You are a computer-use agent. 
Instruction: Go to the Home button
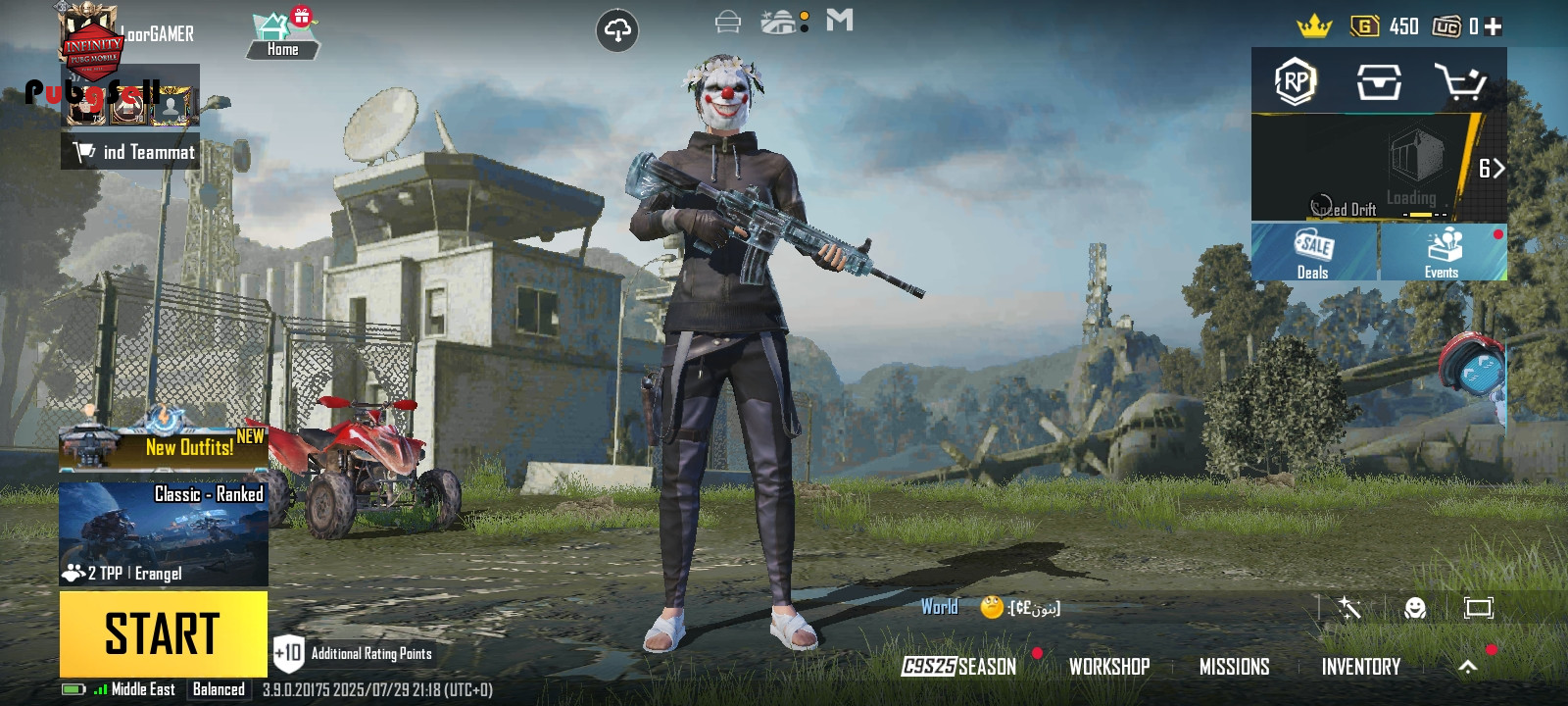coord(282,35)
